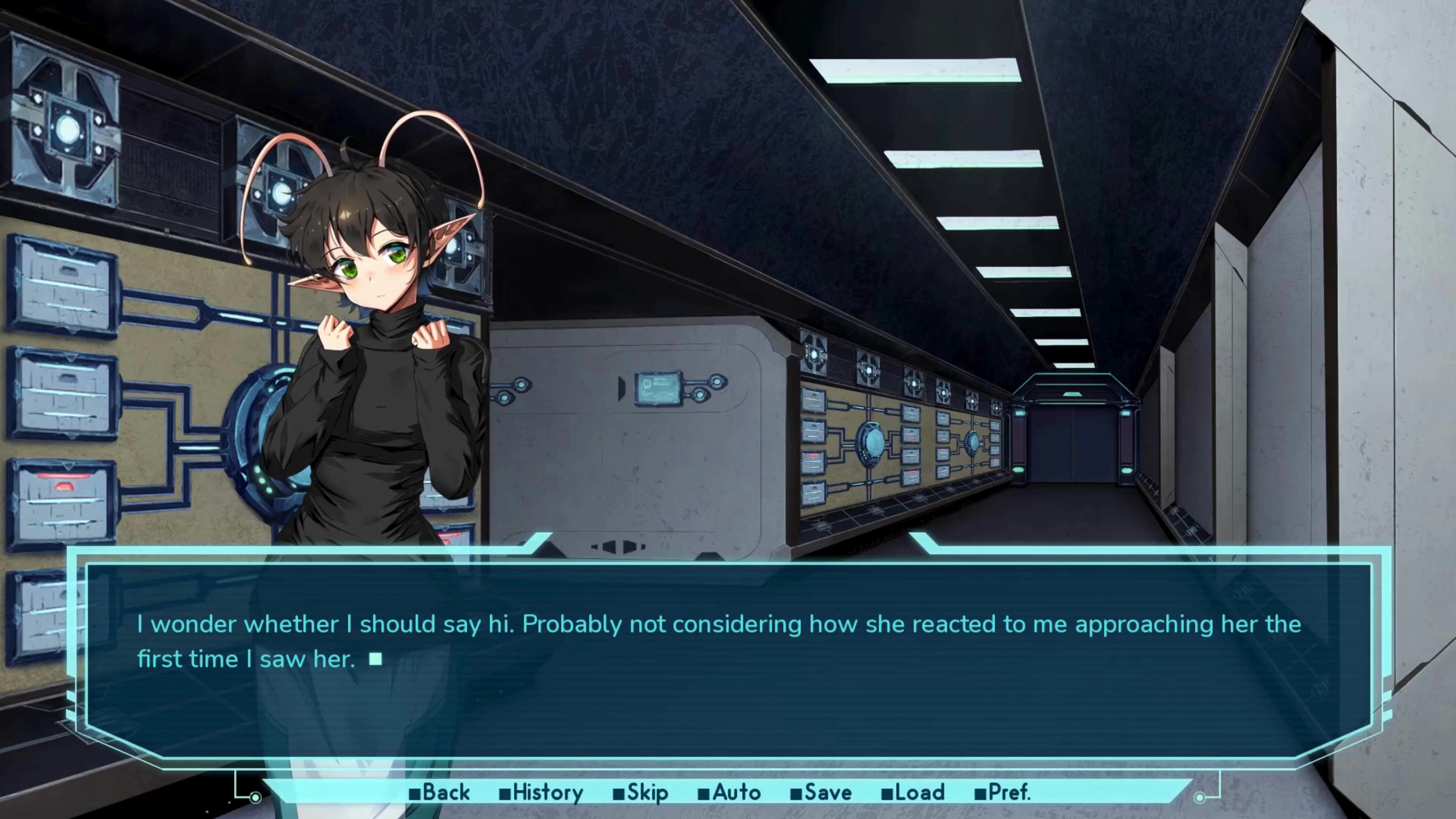Open the Save menu

tap(821, 792)
